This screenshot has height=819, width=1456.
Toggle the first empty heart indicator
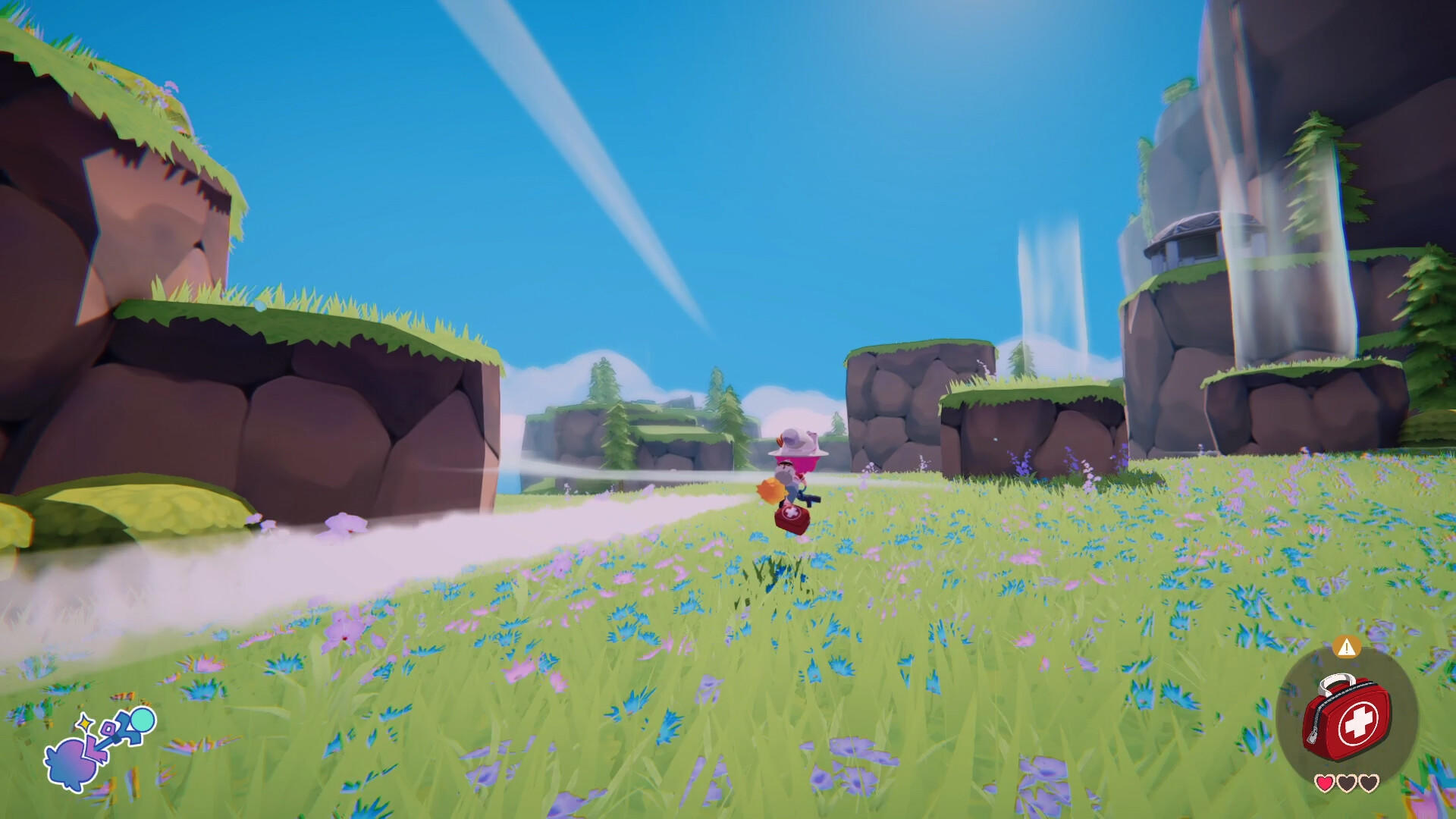pyautogui.click(x=1347, y=781)
